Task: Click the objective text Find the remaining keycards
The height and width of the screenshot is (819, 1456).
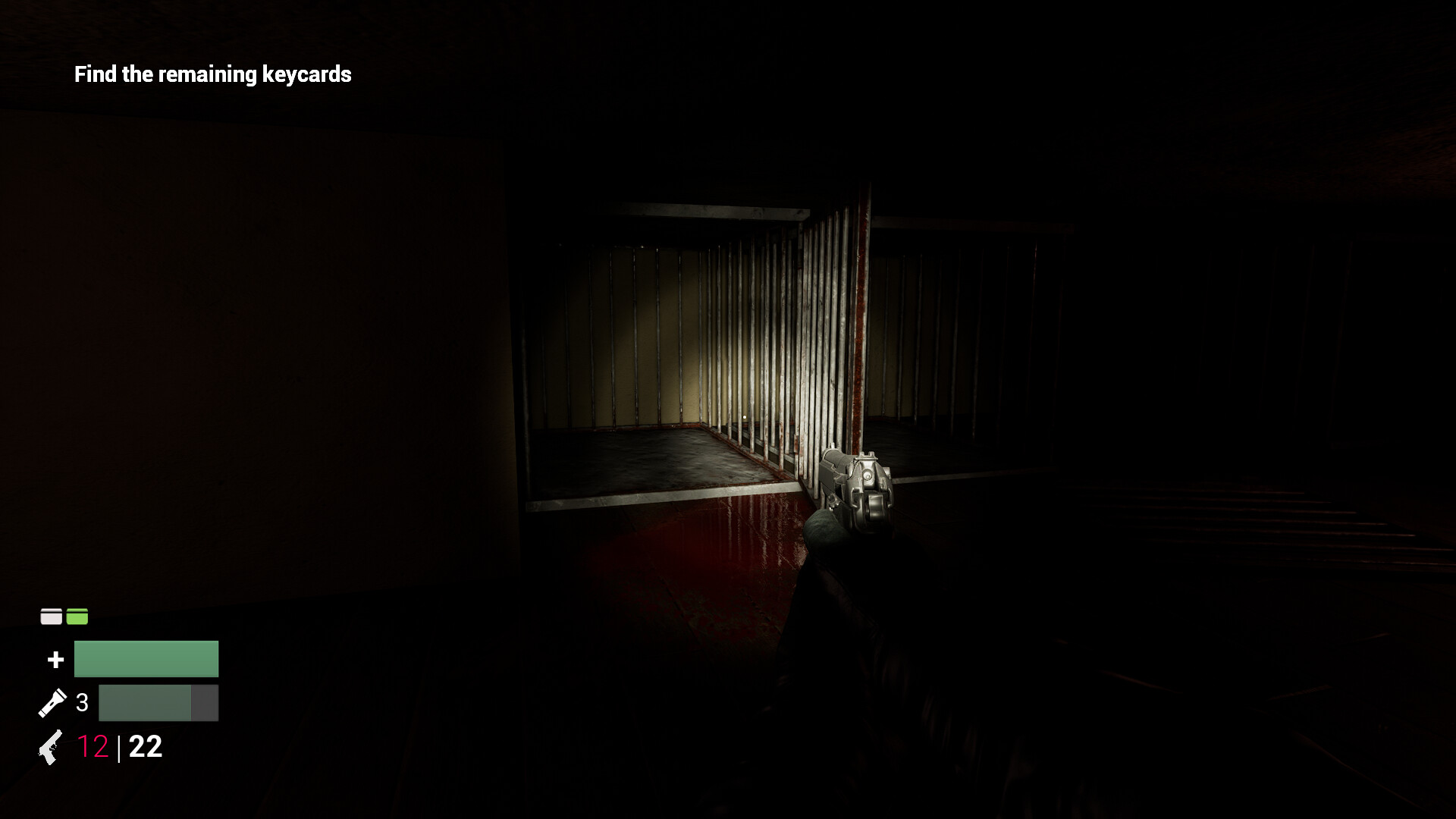Action: (x=213, y=74)
